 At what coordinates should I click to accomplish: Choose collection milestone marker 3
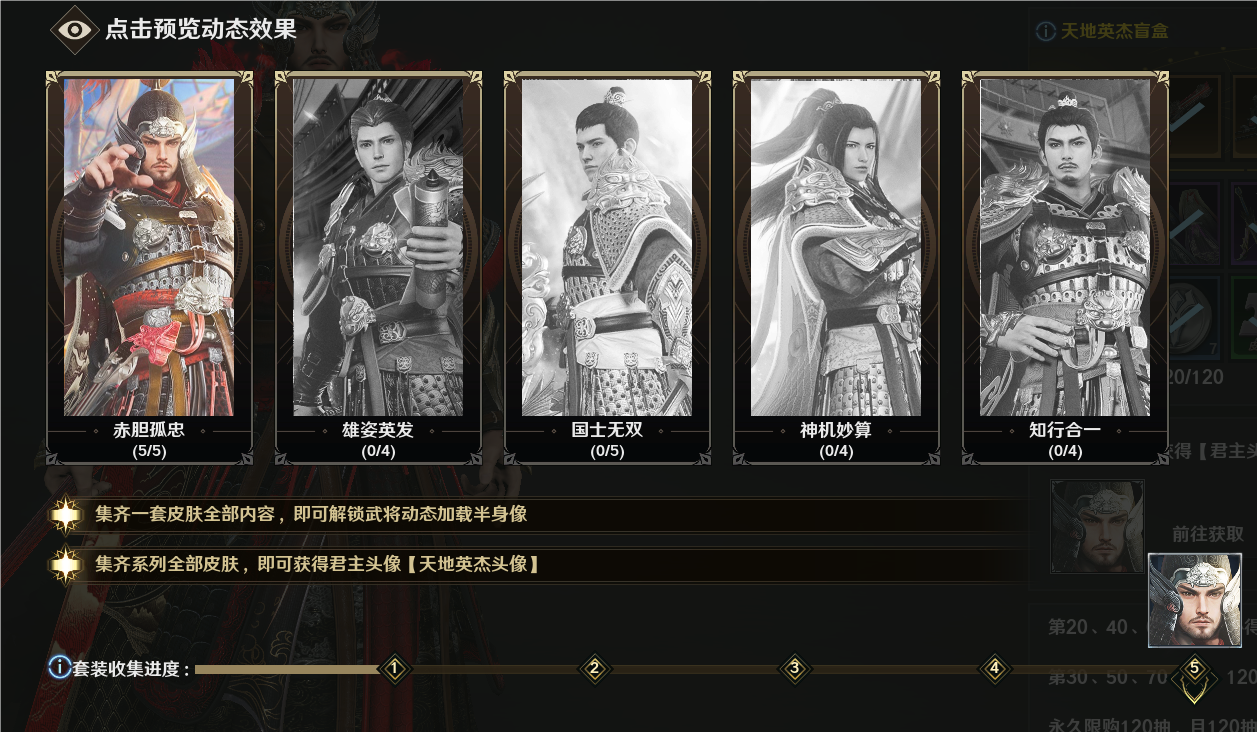795,668
